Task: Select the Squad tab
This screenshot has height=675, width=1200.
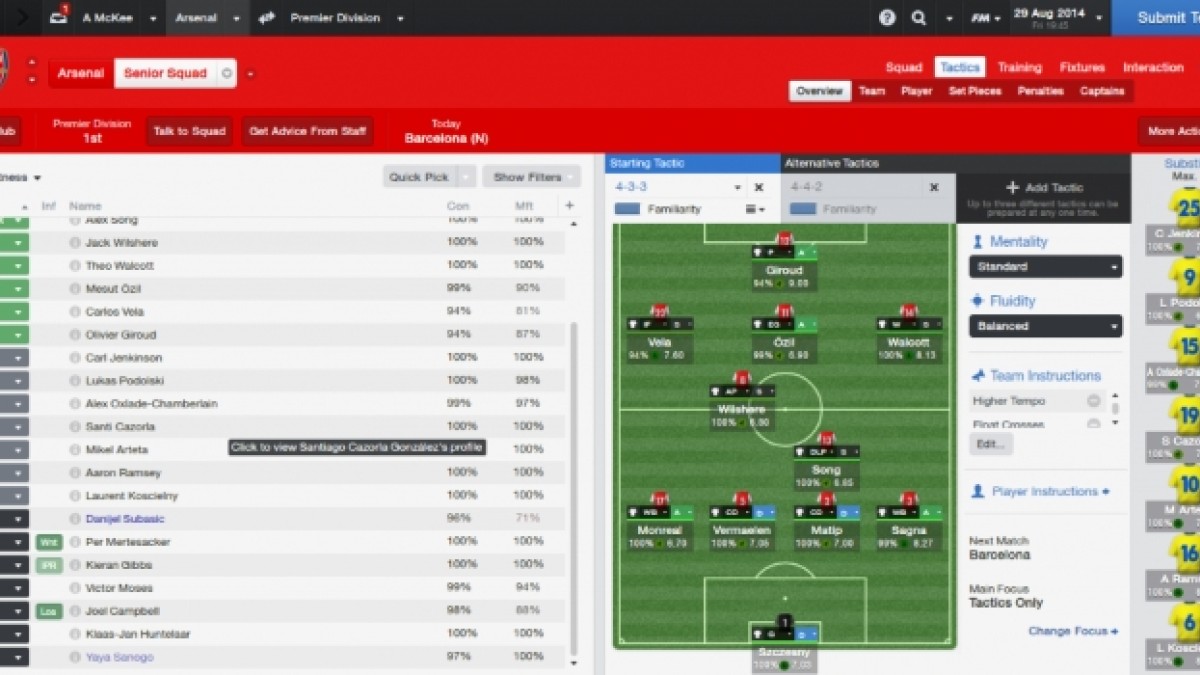Action: coord(903,68)
